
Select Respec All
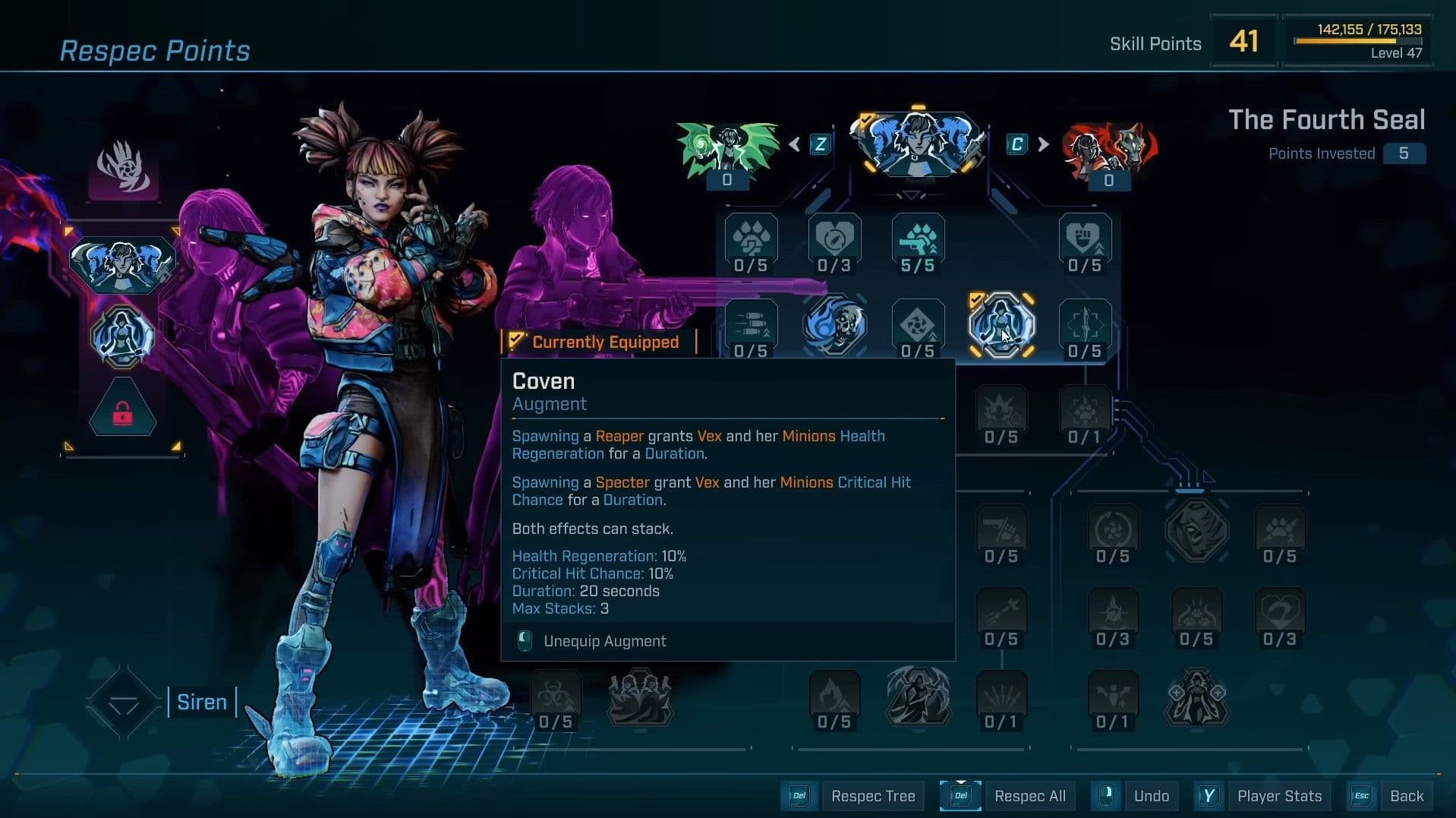tap(1029, 796)
